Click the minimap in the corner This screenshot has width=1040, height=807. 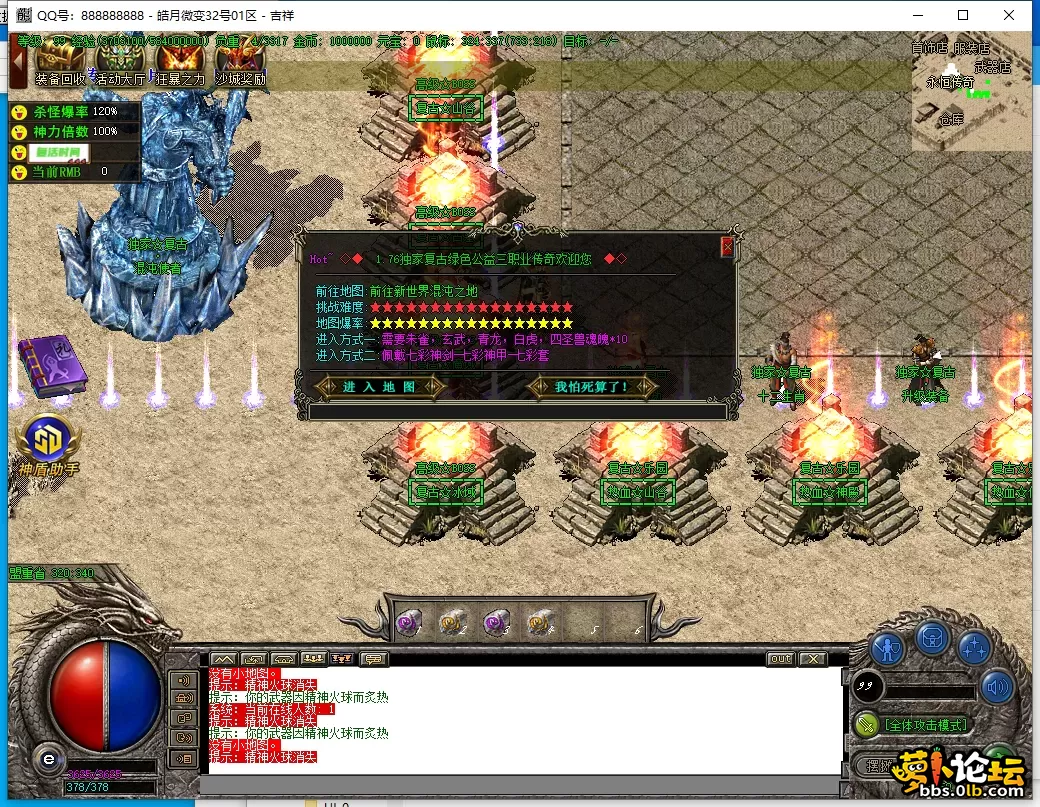(x=970, y=95)
